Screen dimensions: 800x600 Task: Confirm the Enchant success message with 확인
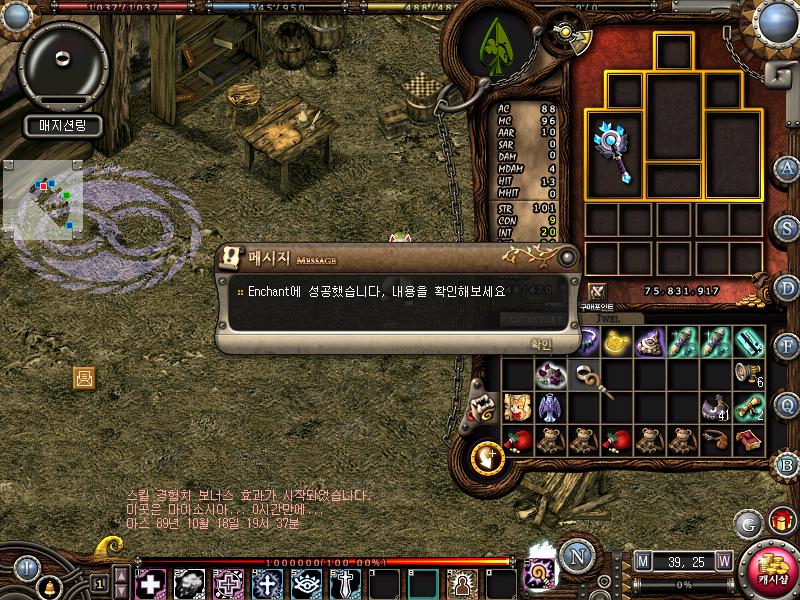(x=540, y=343)
